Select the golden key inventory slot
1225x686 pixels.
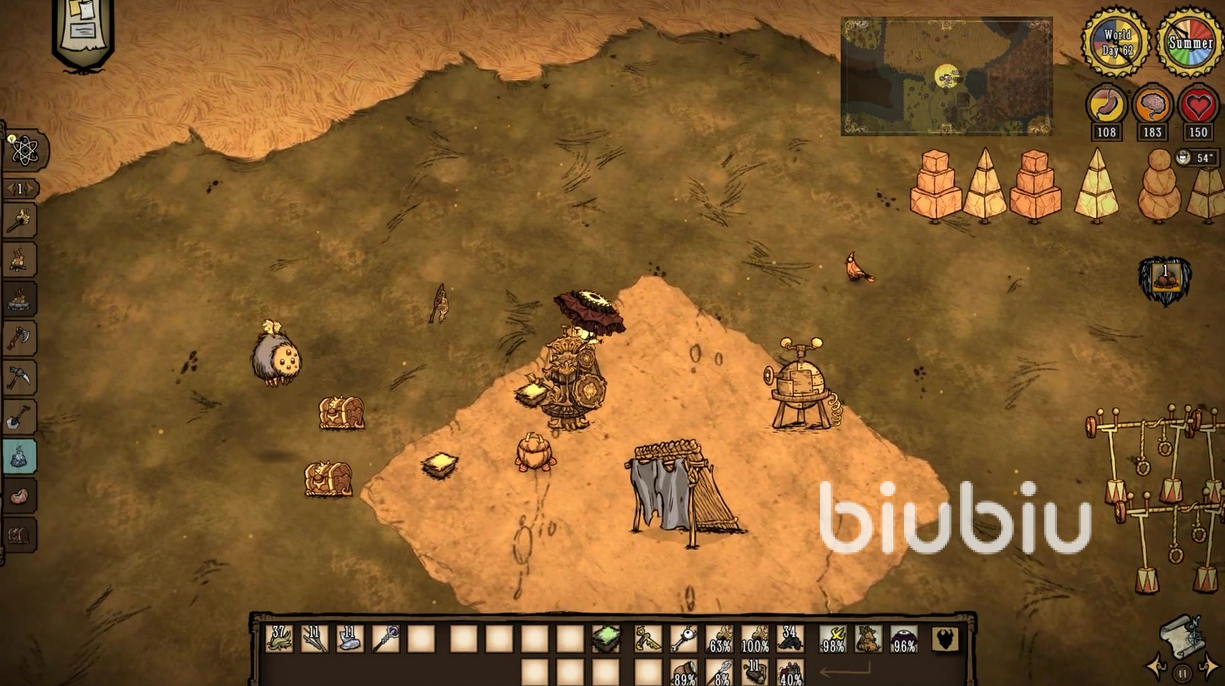(x=684, y=638)
